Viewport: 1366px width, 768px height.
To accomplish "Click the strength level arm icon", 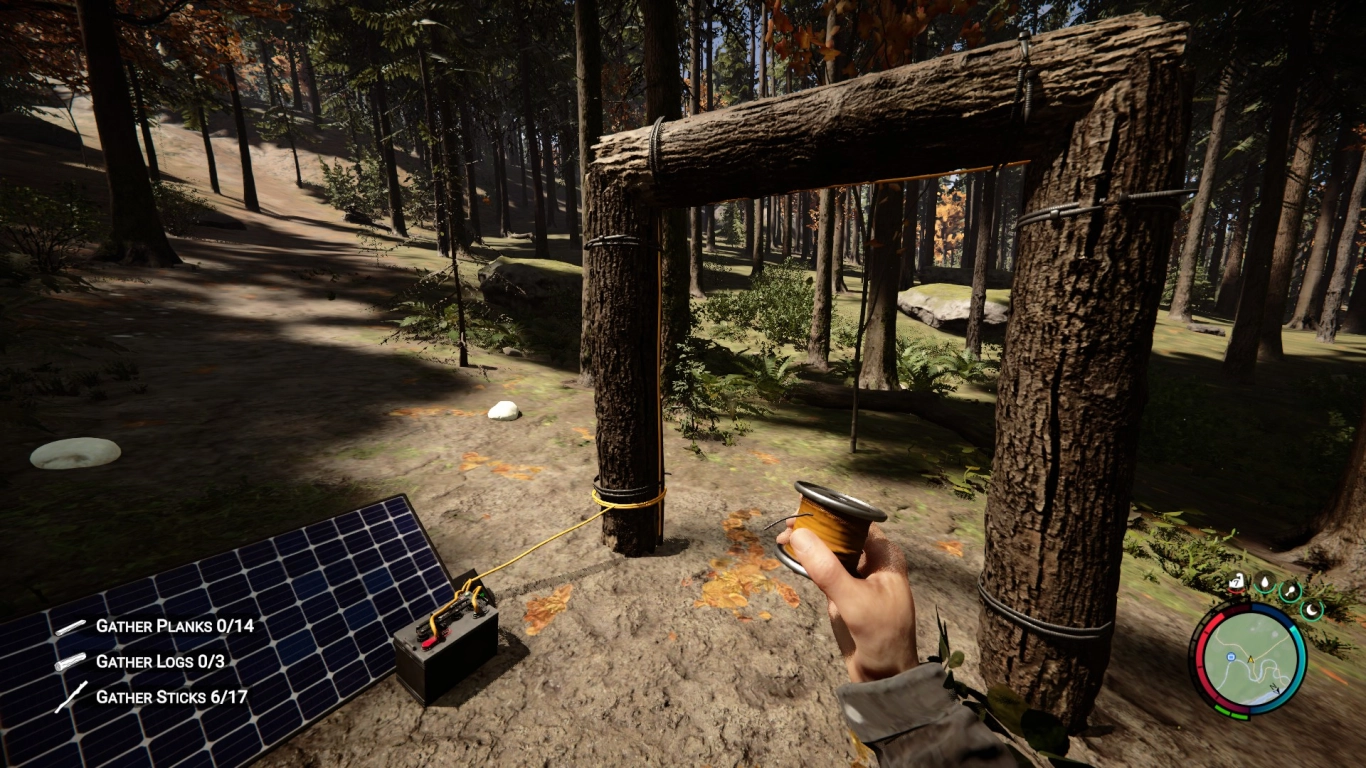I will [x=1237, y=581].
